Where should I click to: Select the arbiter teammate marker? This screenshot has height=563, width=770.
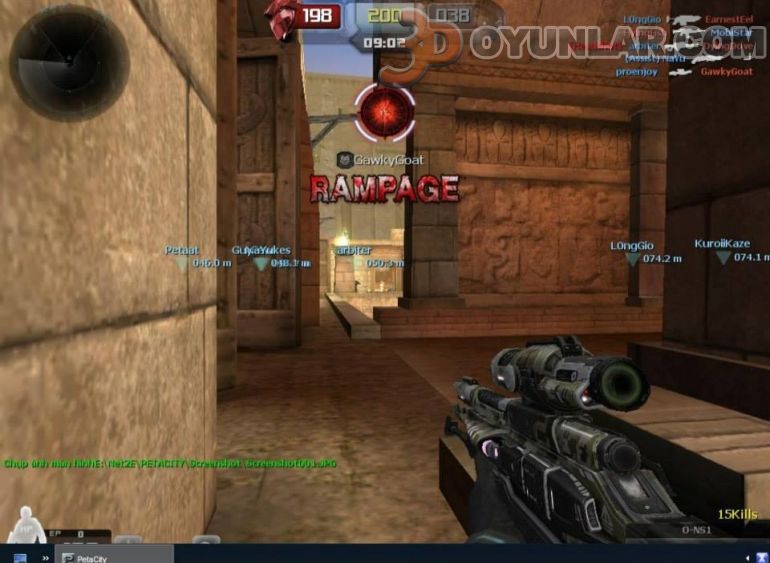(x=354, y=263)
